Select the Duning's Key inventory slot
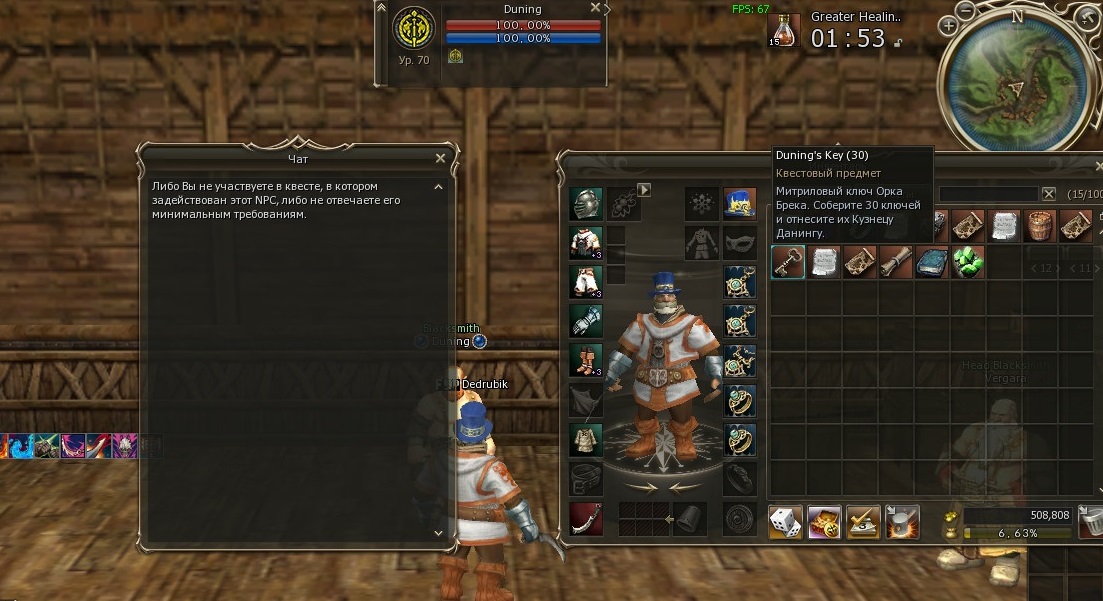The image size is (1103, 601). click(788, 262)
